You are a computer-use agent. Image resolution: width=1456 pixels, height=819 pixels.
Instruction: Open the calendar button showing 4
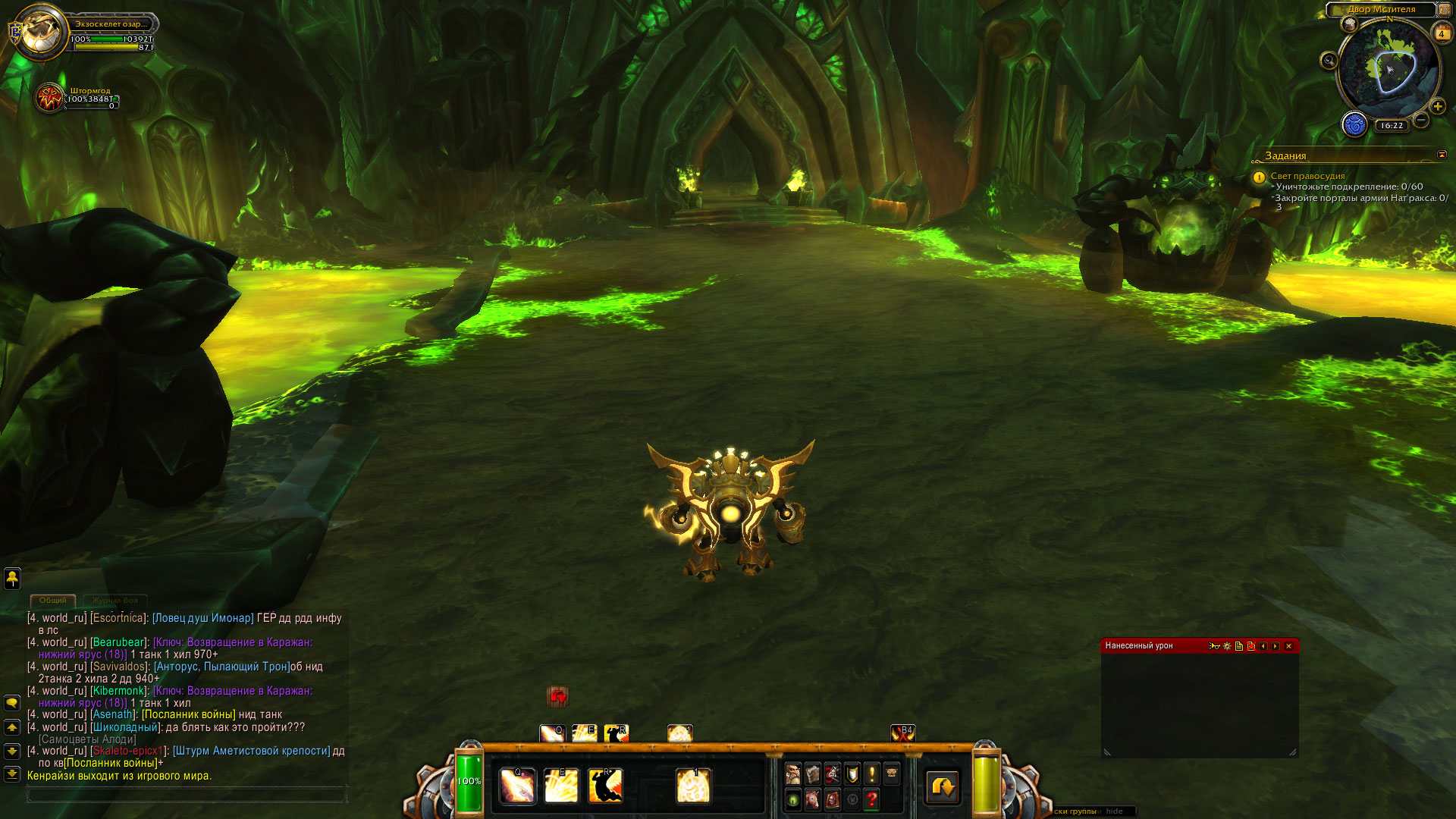[1441, 33]
